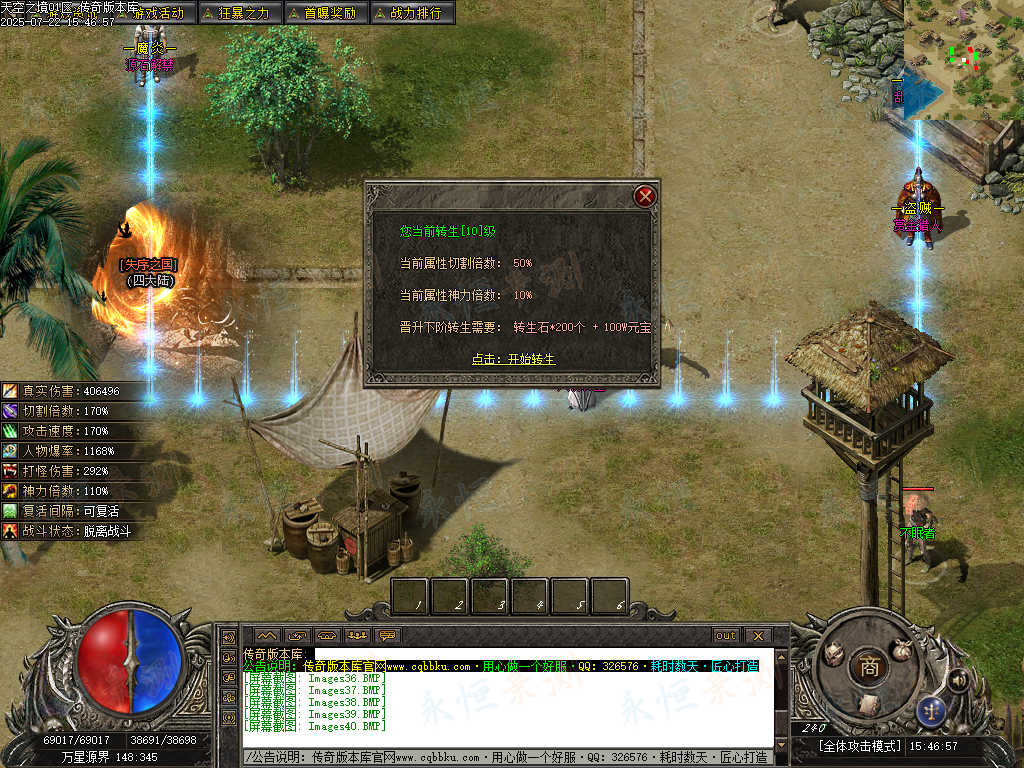1024x768 pixels.
Task: Click the blue balance-scale trade button
Action: [931, 710]
